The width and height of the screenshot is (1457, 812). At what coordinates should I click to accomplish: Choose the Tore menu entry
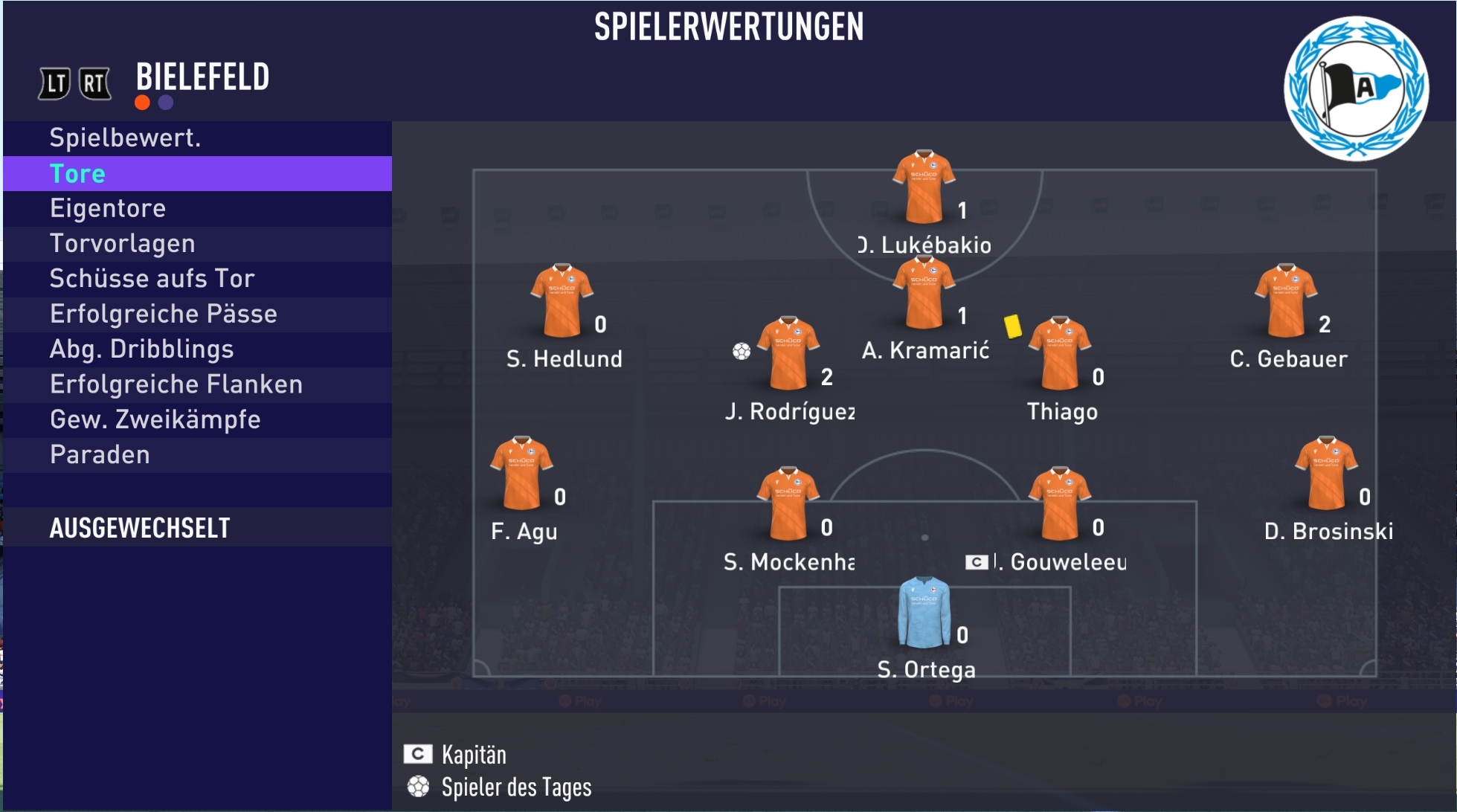pyautogui.click(x=197, y=174)
